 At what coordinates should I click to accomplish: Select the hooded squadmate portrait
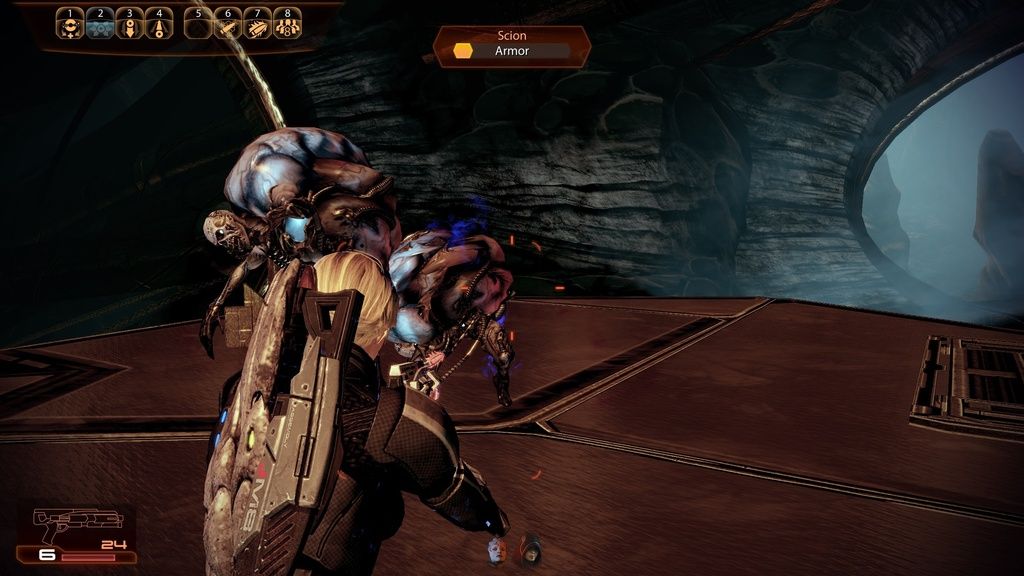click(x=530, y=549)
